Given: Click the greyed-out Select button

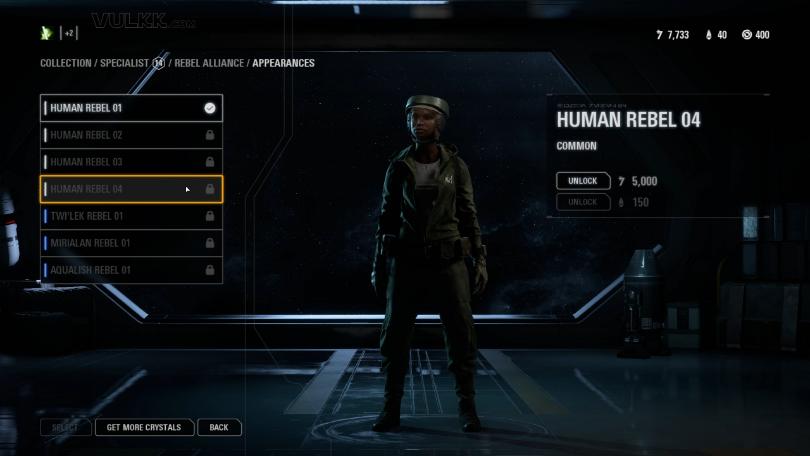Looking at the screenshot, I should pyautogui.click(x=65, y=427).
